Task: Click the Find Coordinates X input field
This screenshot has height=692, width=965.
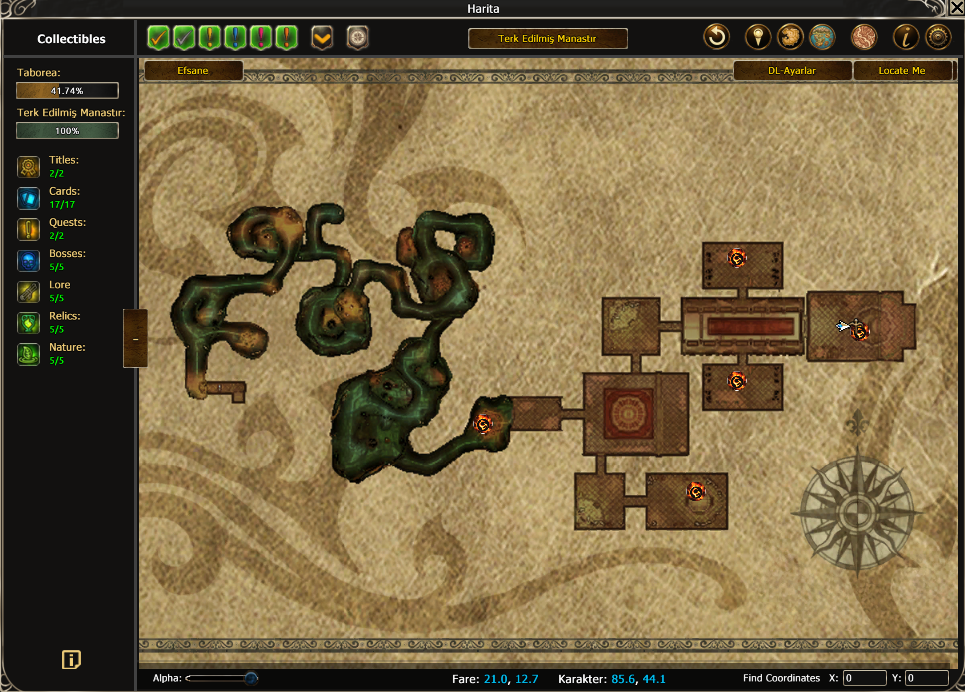Action: point(864,678)
